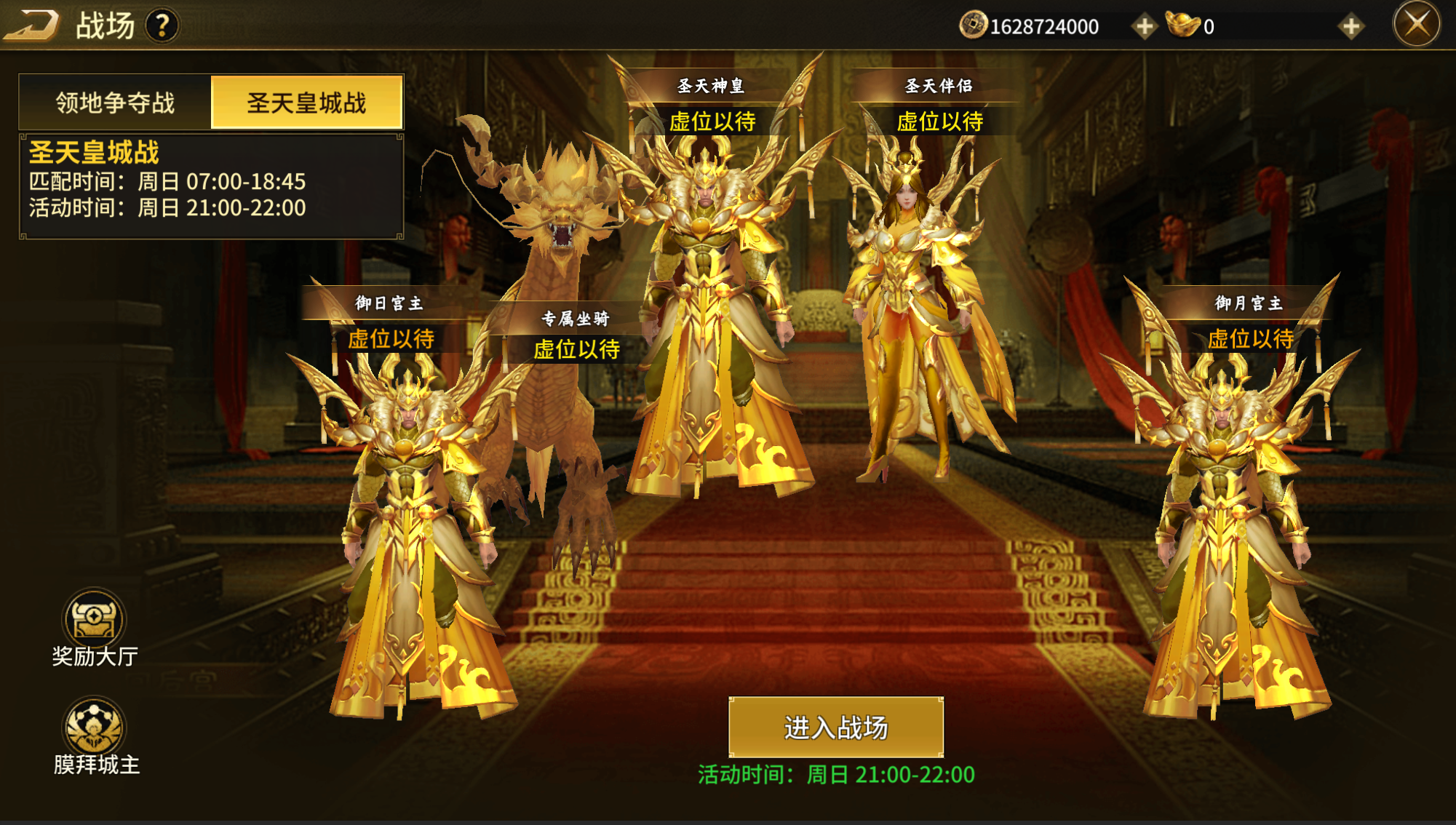Screen dimensions: 1456x825
Task: Go back with the arrow button
Action: pos(31,25)
